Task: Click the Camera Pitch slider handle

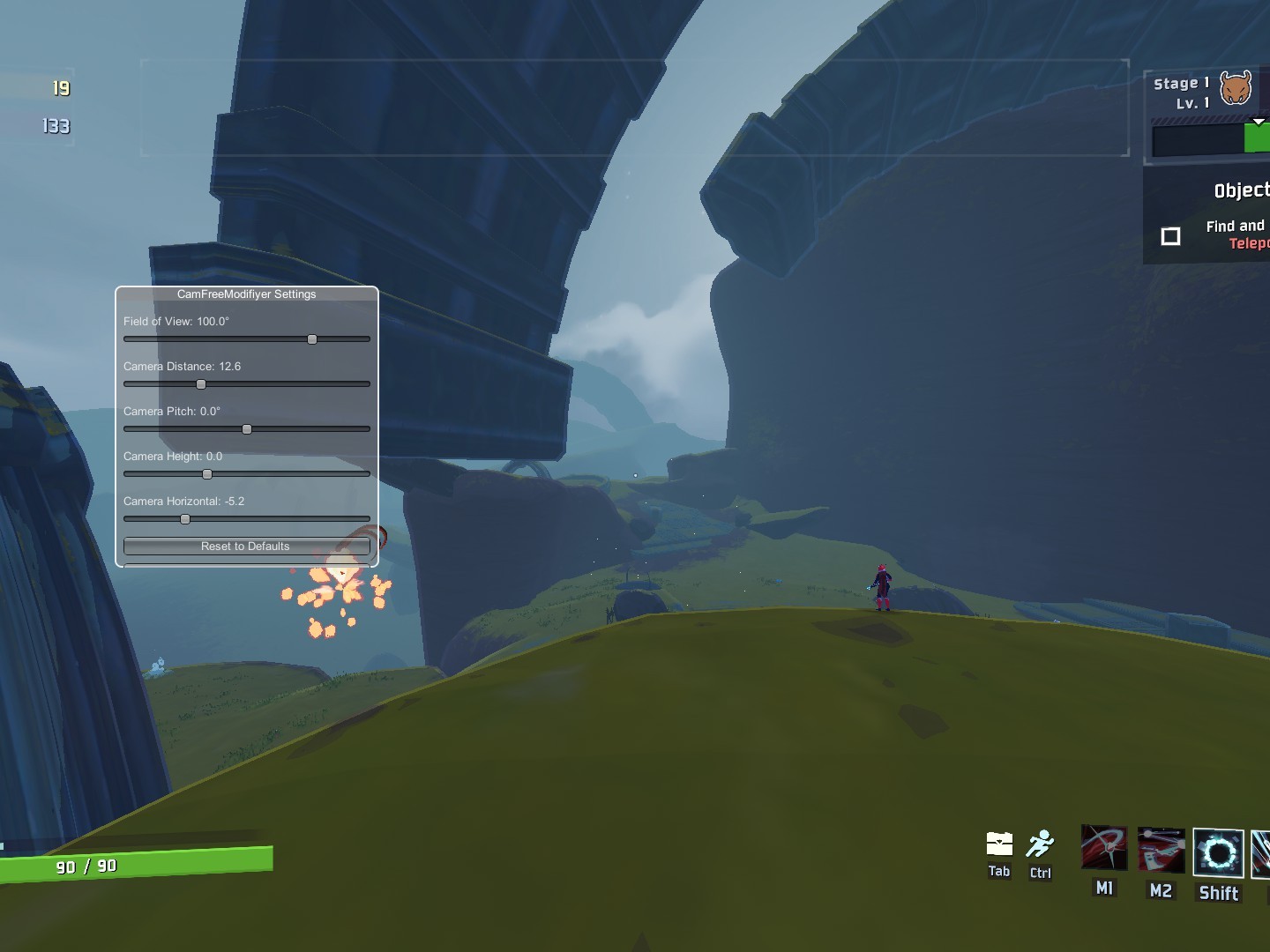Action: [247, 429]
